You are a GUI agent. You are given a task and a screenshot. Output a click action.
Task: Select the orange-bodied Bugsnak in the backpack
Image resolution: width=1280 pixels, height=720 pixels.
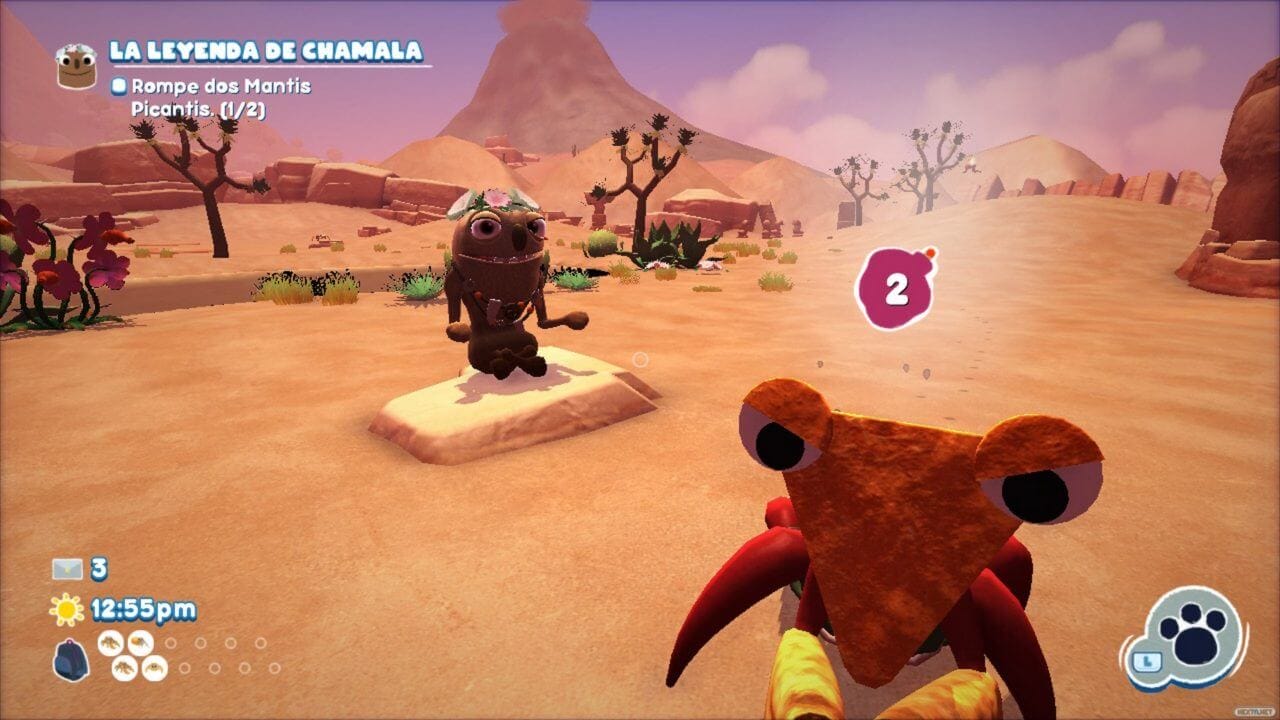tap(140, 642)
